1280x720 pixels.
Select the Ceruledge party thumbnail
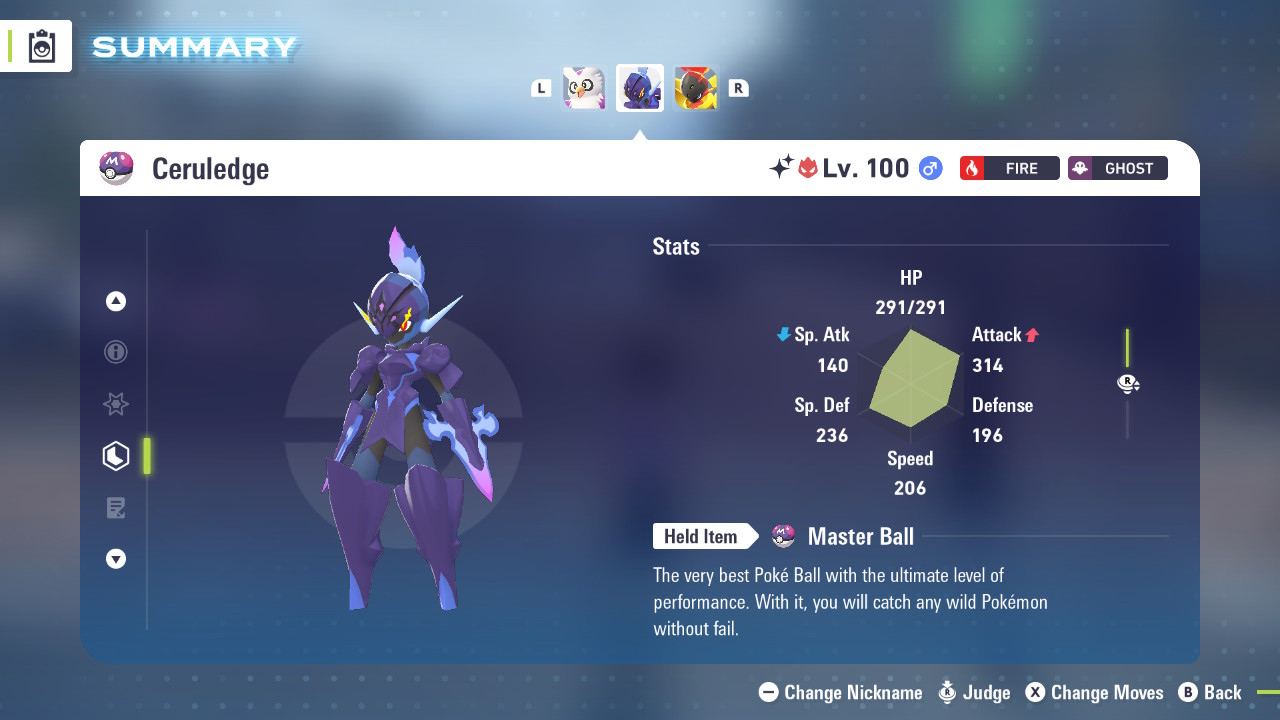tap(640, 88)
